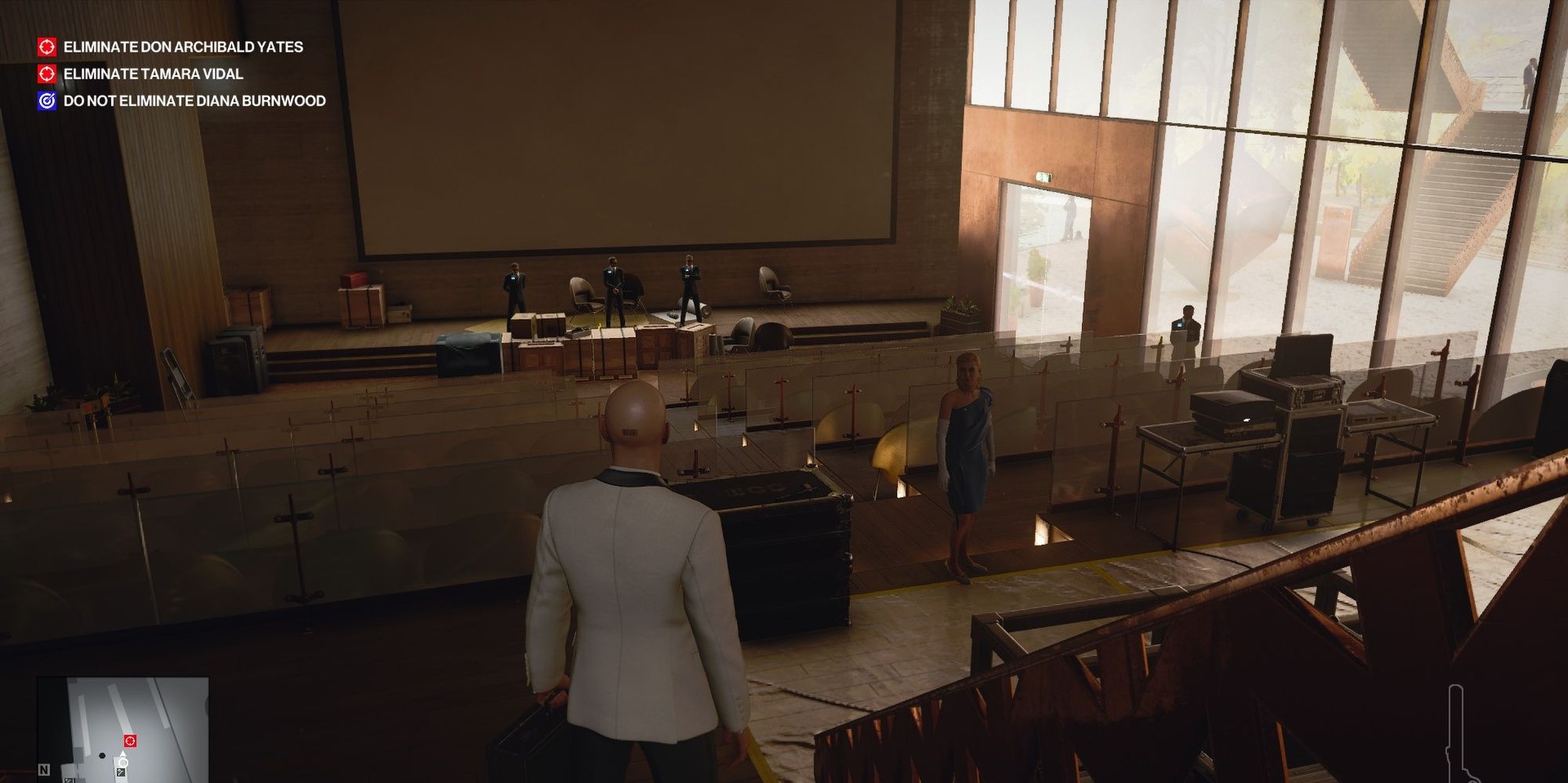1568x783 pixels.
Task: Click the red target icon beside Yates objective
Action: (x=47, y=46)
